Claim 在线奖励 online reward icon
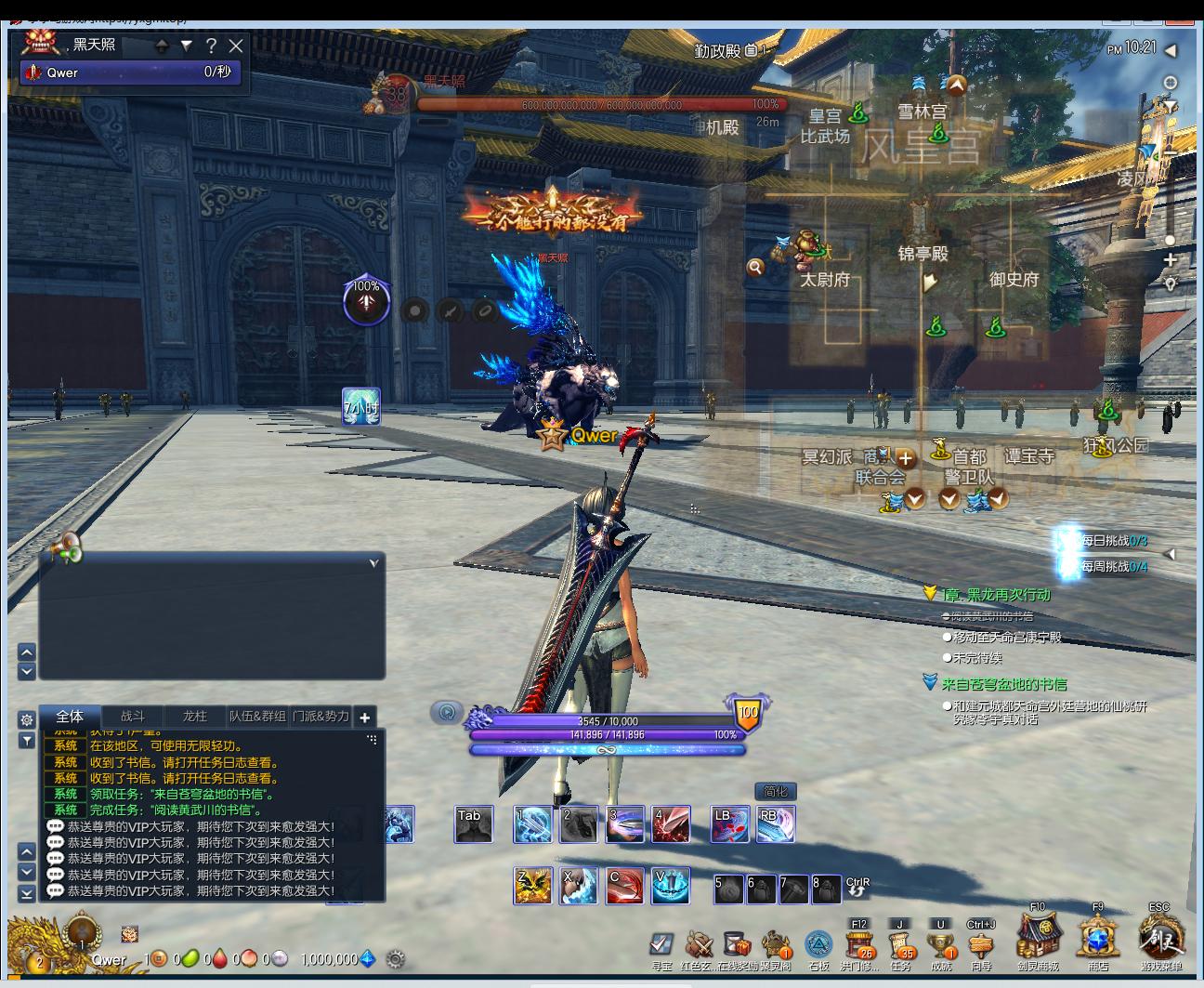 pos(736,945)
